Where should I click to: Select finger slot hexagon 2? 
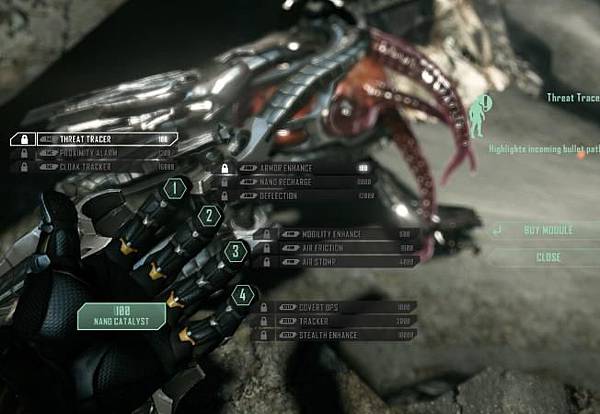pyautogui.click(x=209, y=215)
